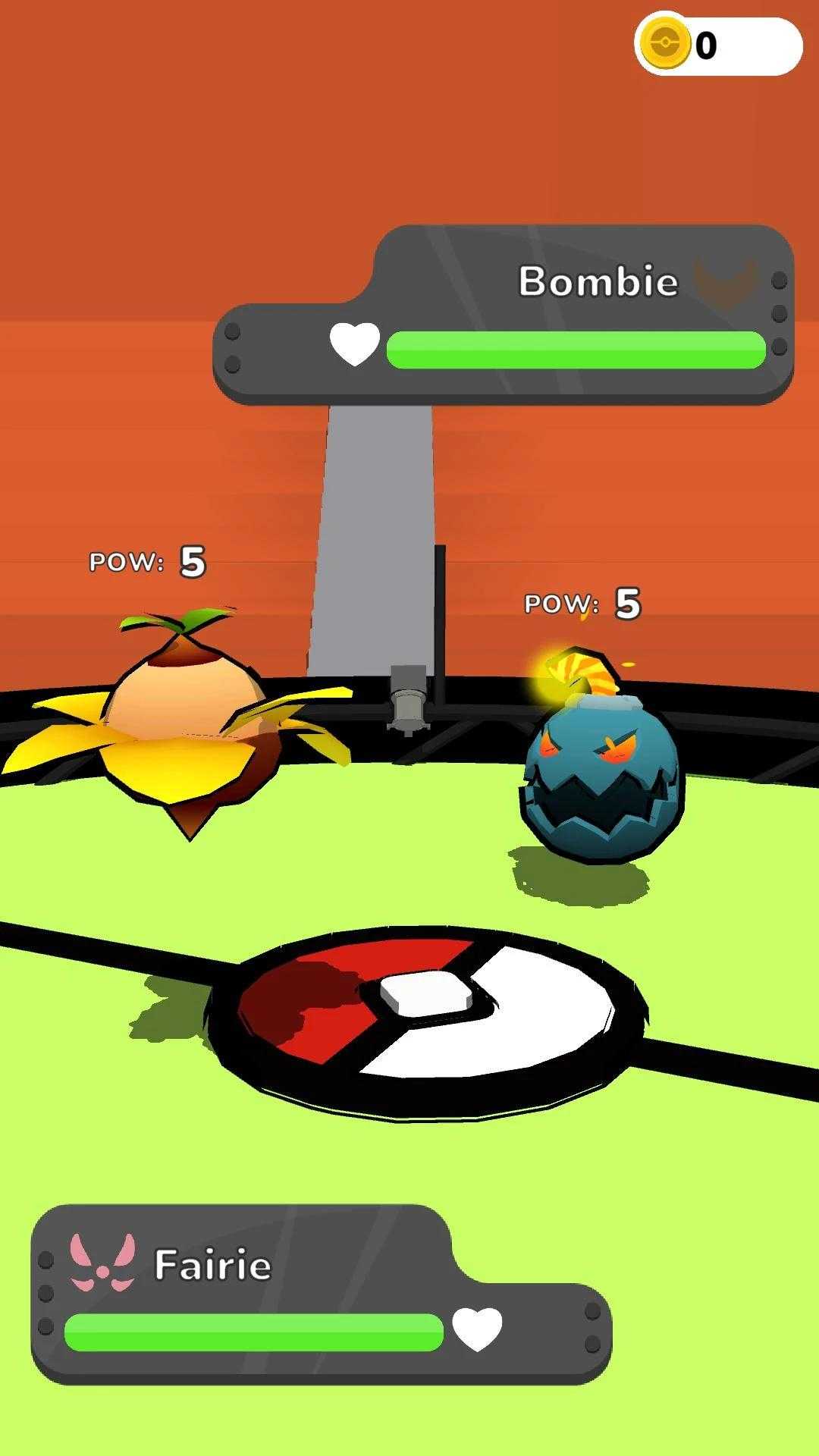Select the Fairie player name panel
The image size is (819, 1456).
(x=212, y=1265)
